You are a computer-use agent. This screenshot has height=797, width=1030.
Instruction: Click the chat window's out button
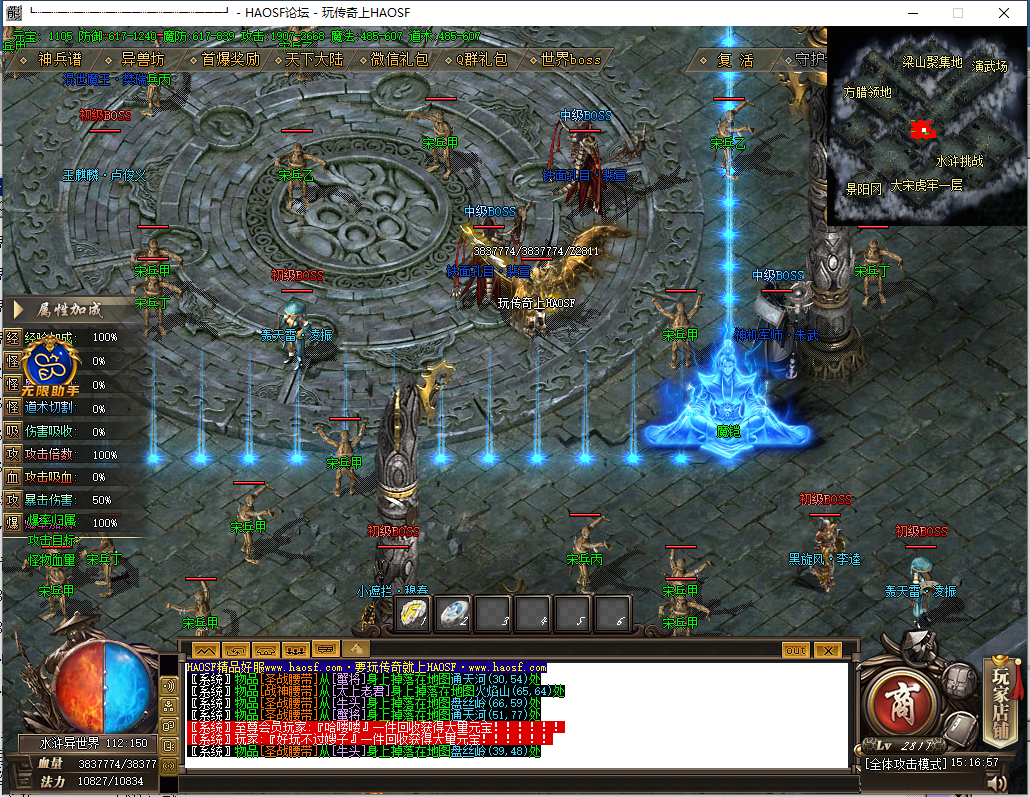coord(796,650)
